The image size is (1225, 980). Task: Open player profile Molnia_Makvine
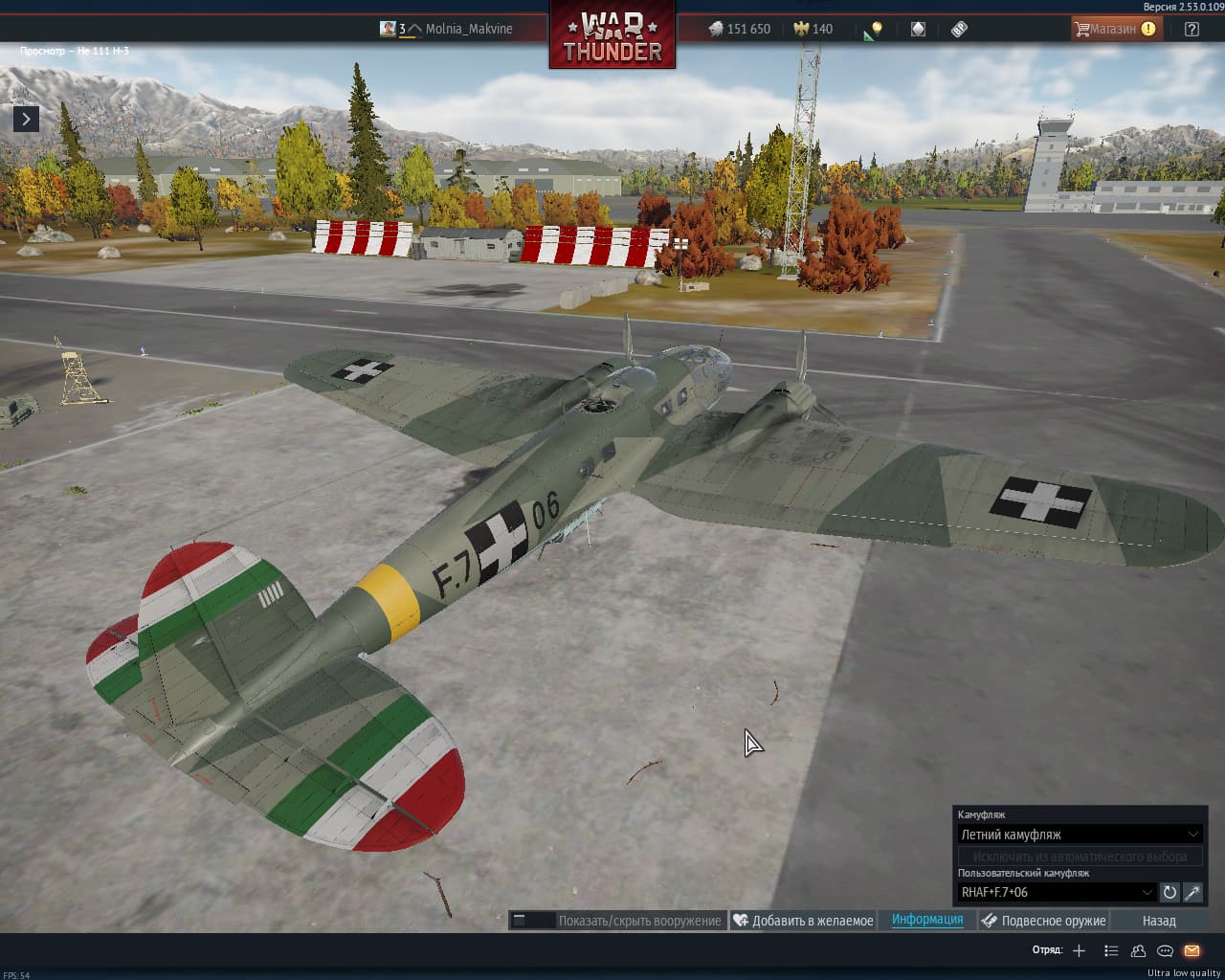click(x=468, y=29)
